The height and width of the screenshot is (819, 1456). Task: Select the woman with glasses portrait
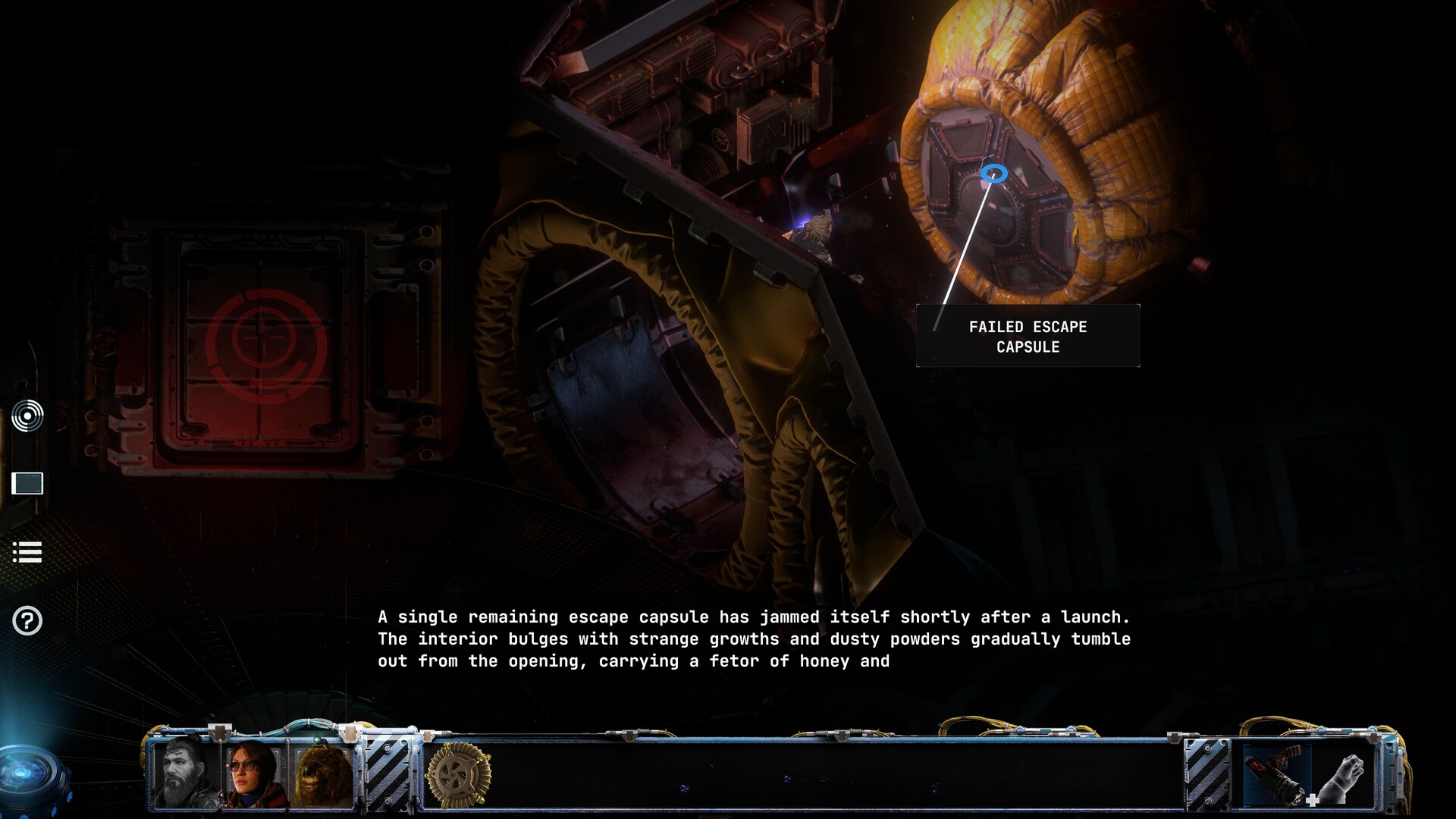coord(253,773)
